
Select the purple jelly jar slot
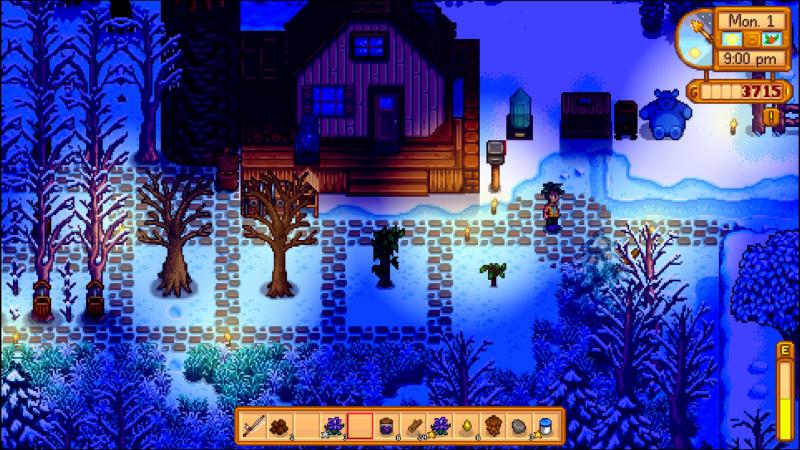386,424
